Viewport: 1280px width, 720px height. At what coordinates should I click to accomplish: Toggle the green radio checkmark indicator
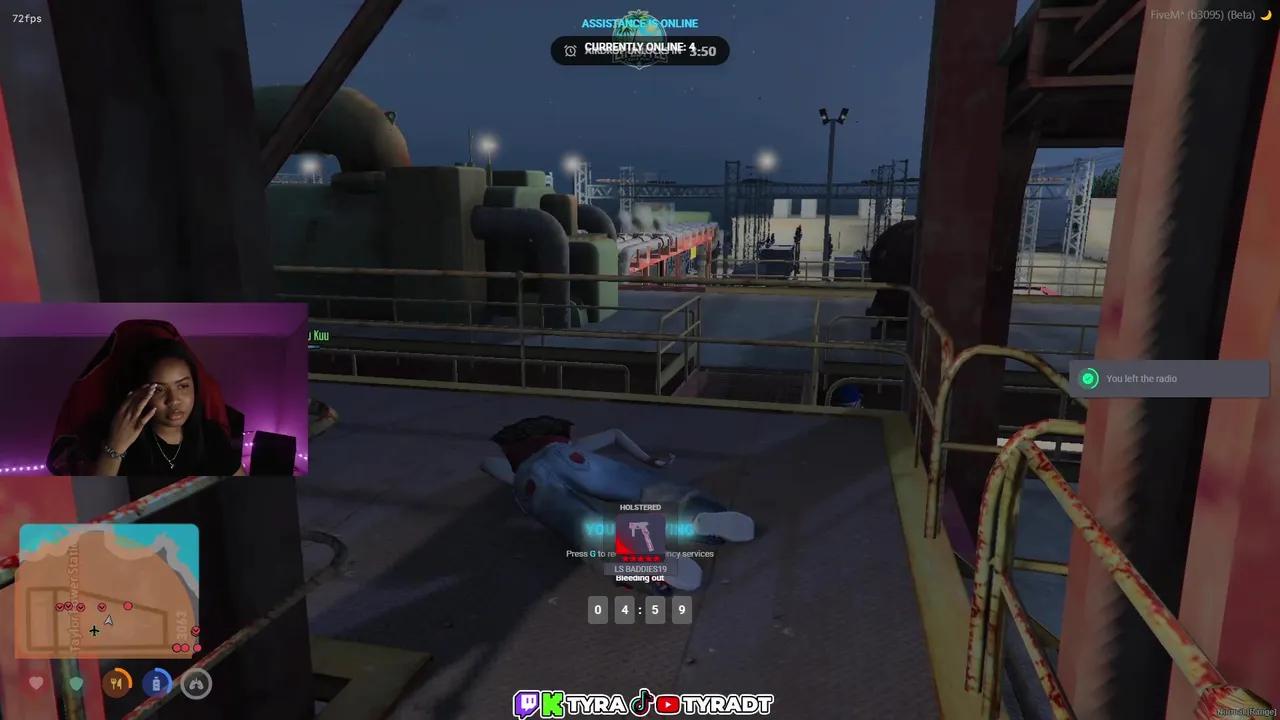(x=1089, y=379)
